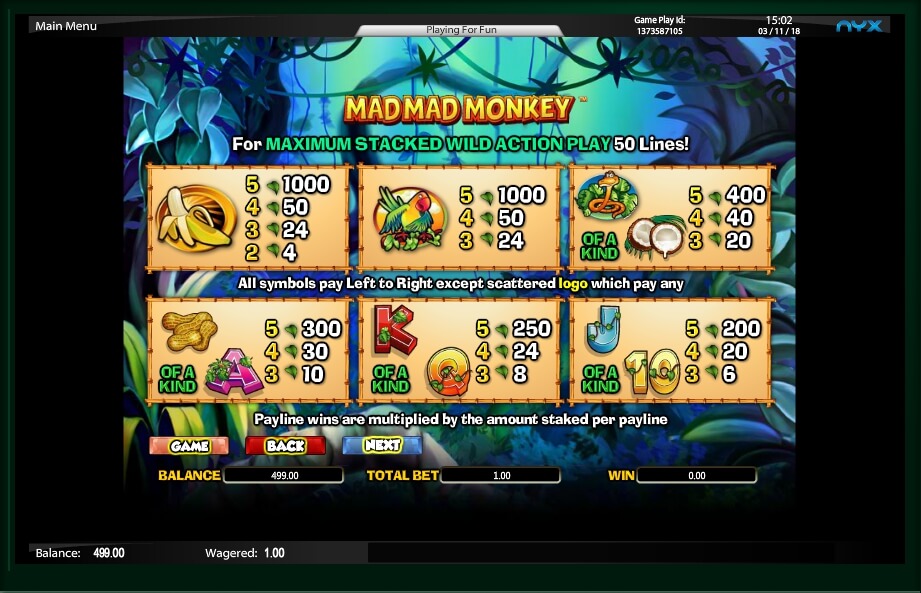Go to previous paytable page with BACK
Screen dimensions: 921x593
click(x=285, y=445)
